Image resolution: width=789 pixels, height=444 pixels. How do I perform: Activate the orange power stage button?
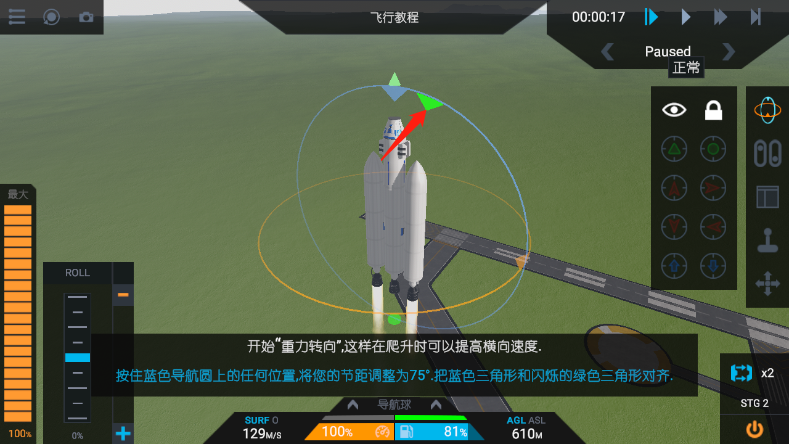click(x=754, y=429)
